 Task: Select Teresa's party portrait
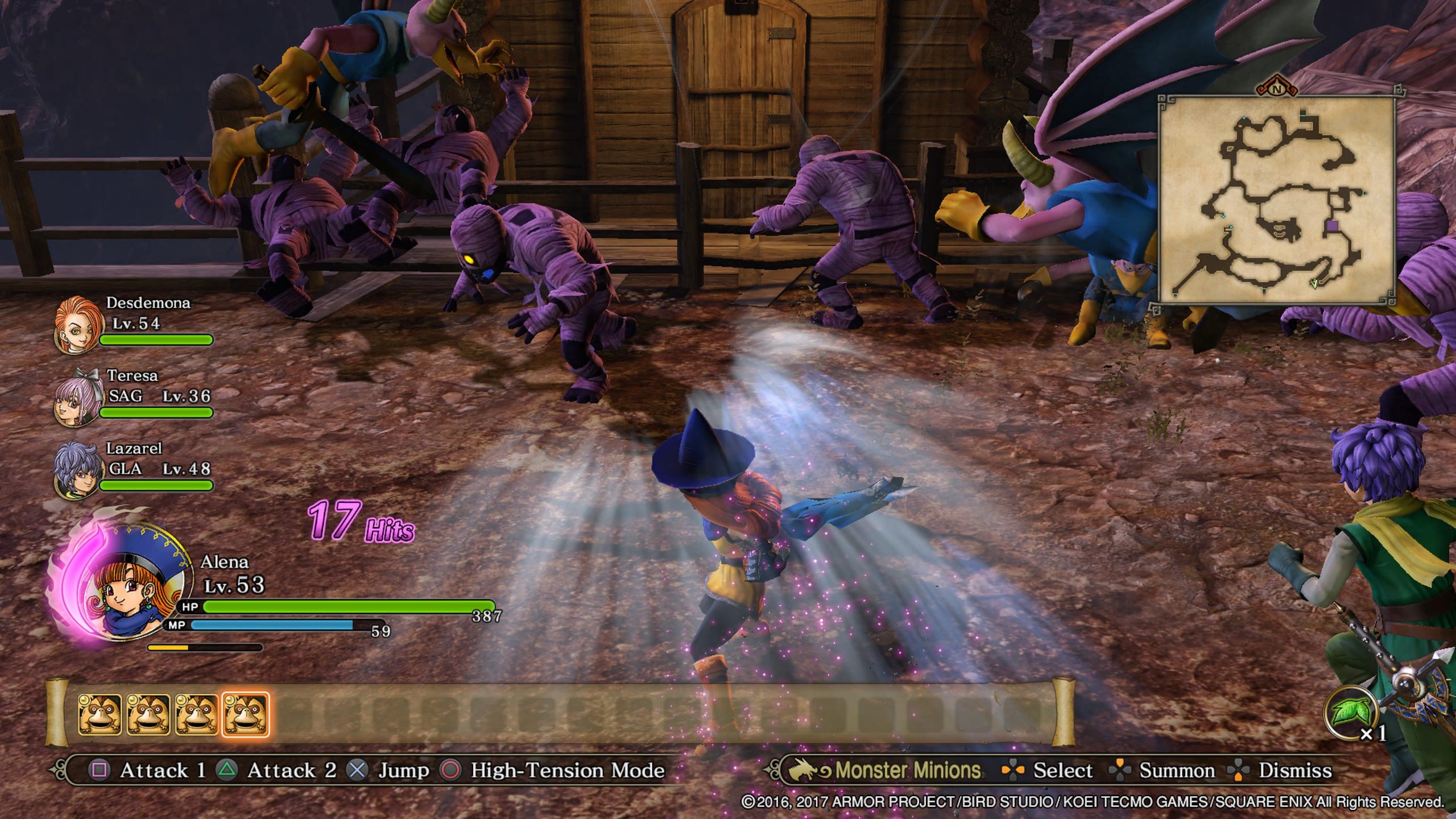(78, 398)
